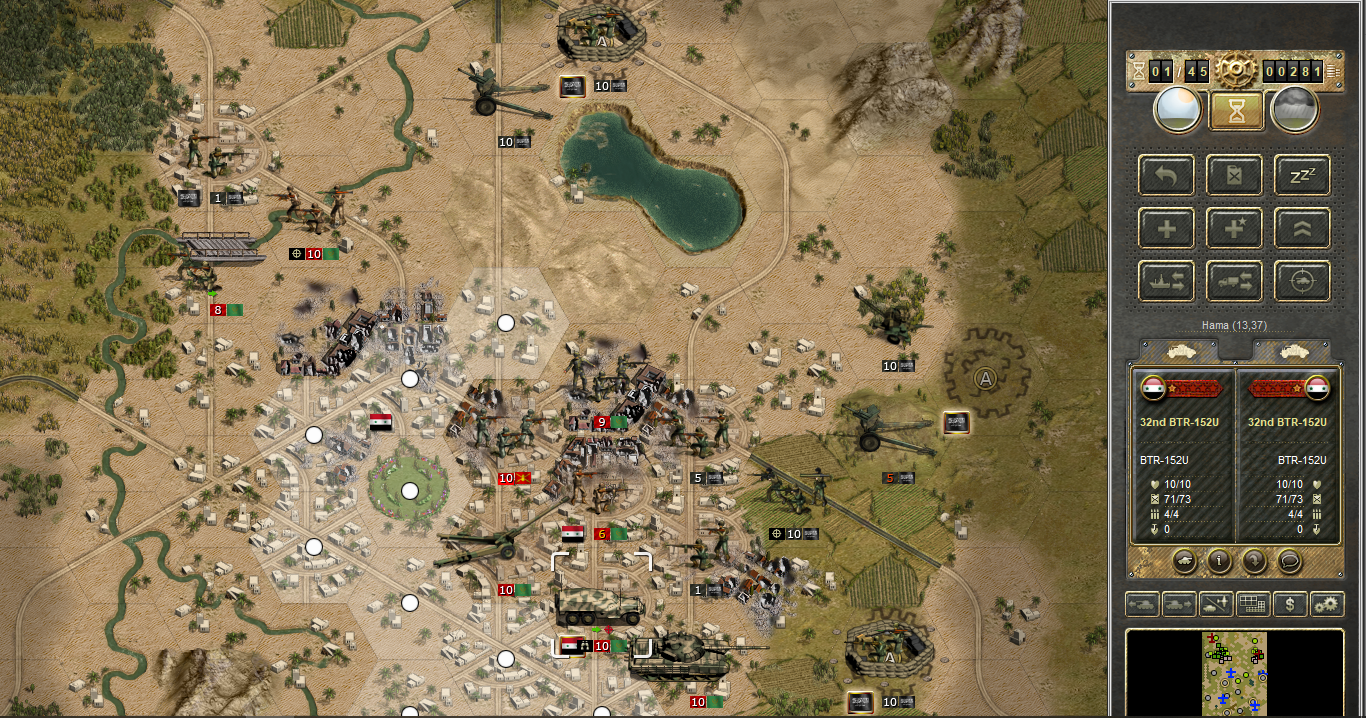The height and width of the screenshot is (718, 1366).
Task: Open the speech bubble message button
Action: point(1290,561)
